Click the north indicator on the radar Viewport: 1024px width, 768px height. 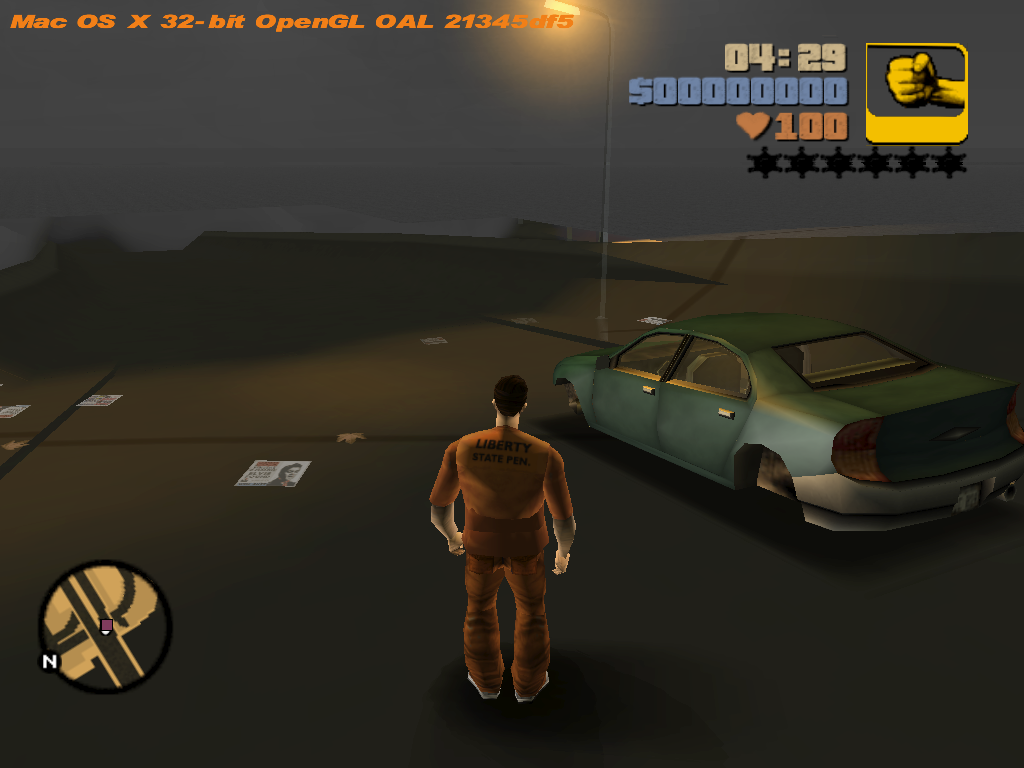(x=48, y=661)
